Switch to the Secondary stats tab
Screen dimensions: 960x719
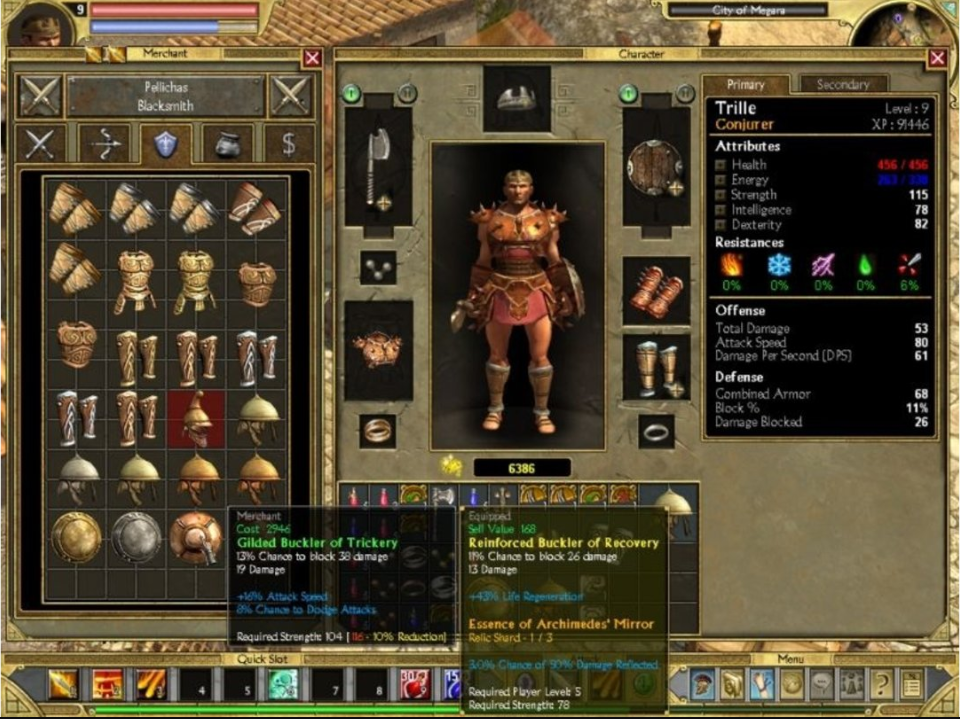(x=842, y=85)
